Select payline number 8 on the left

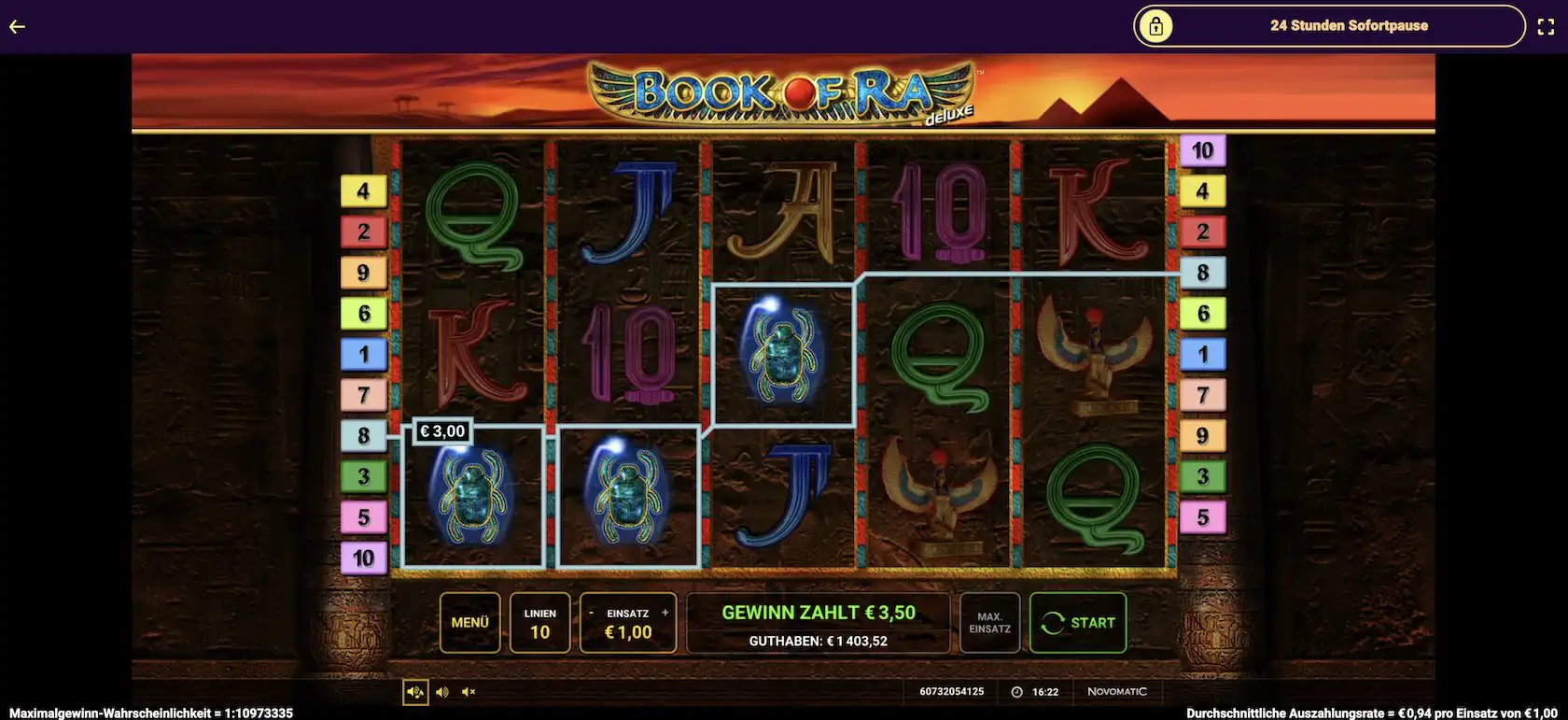coord(363,434)
